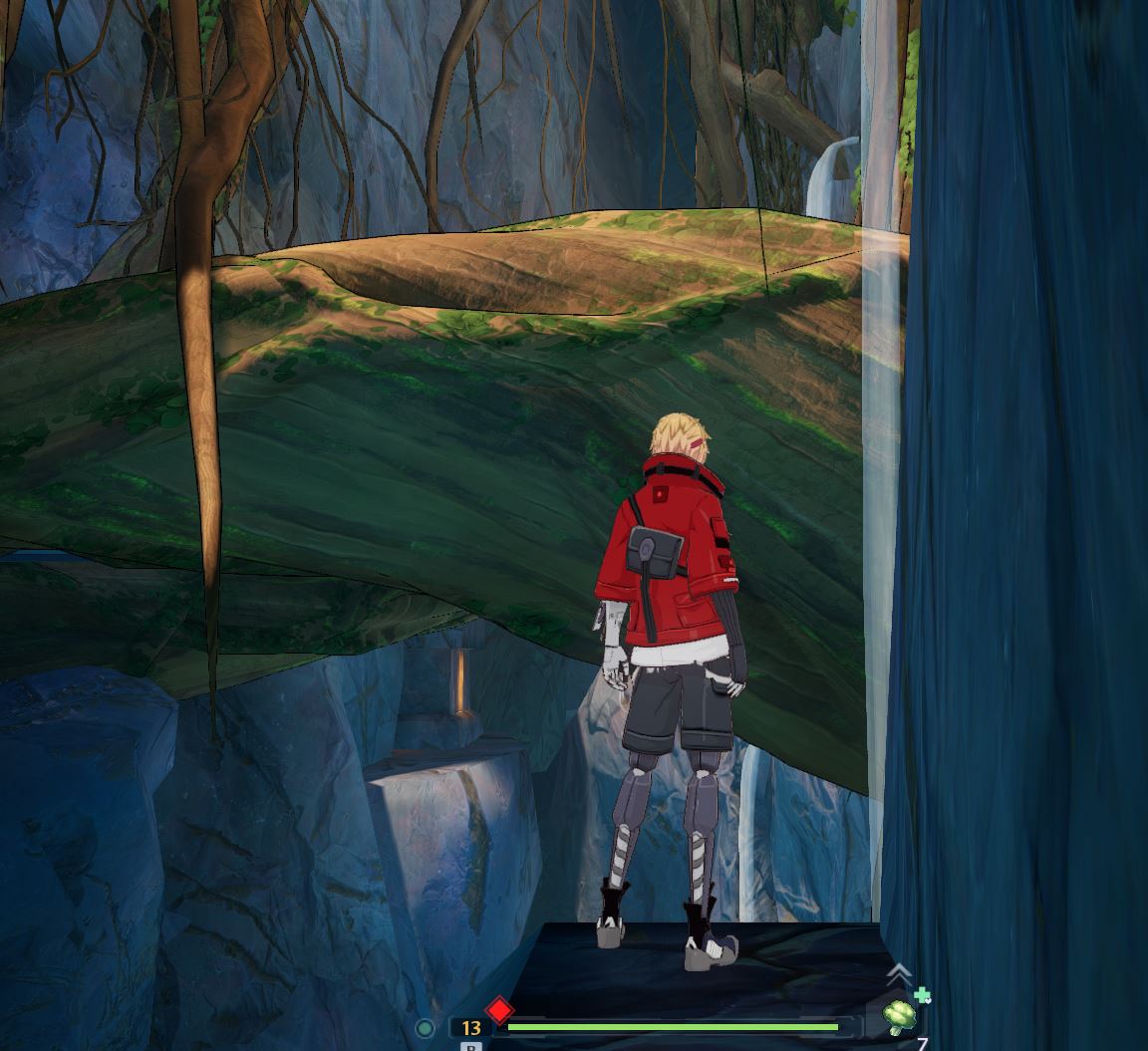Select the small teal circle icon beside the level
1148x1051 pixels.
(425, 1028)
